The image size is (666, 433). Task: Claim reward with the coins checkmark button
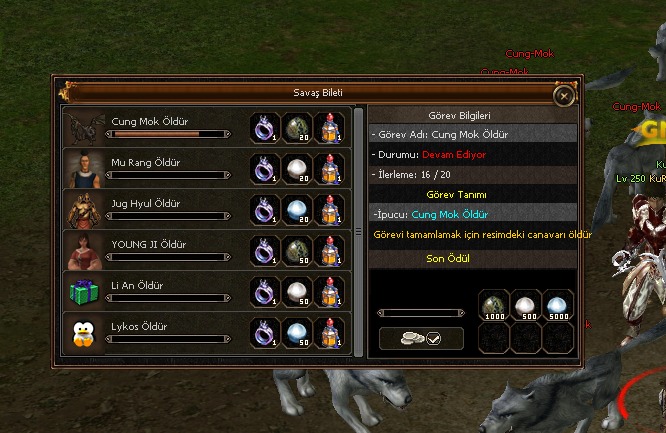(421, 339)
